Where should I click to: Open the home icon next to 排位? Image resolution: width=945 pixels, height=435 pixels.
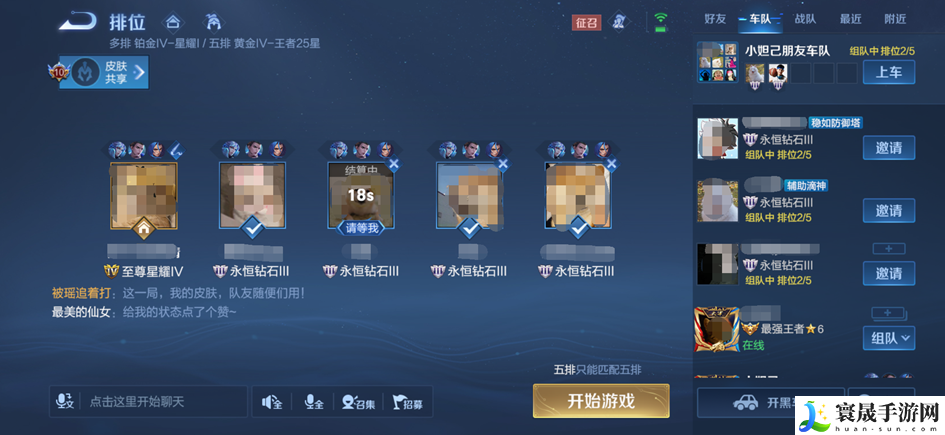(x=173, y=21)
